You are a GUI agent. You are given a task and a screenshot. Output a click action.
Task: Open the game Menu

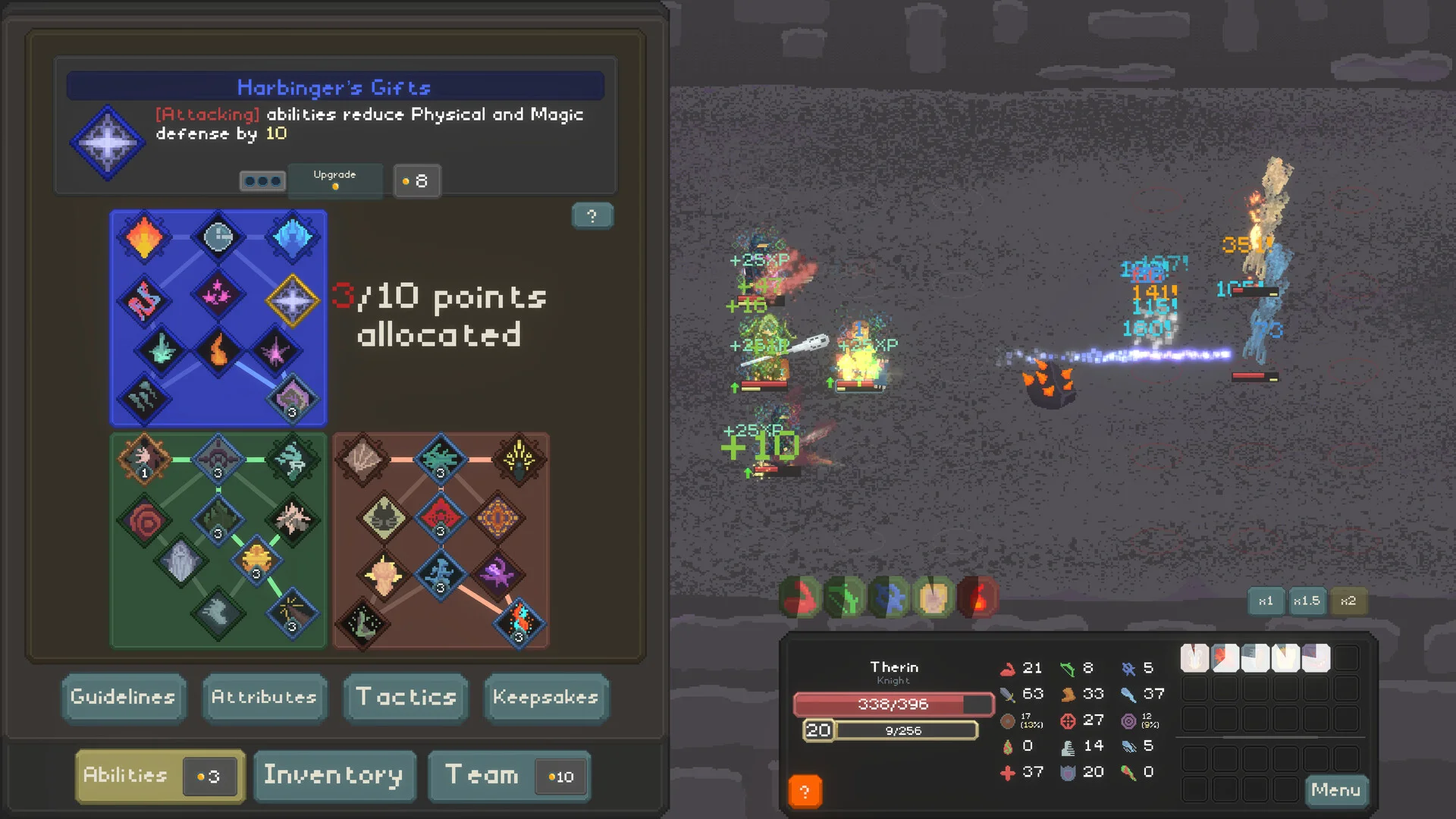tap(1335, 790)
